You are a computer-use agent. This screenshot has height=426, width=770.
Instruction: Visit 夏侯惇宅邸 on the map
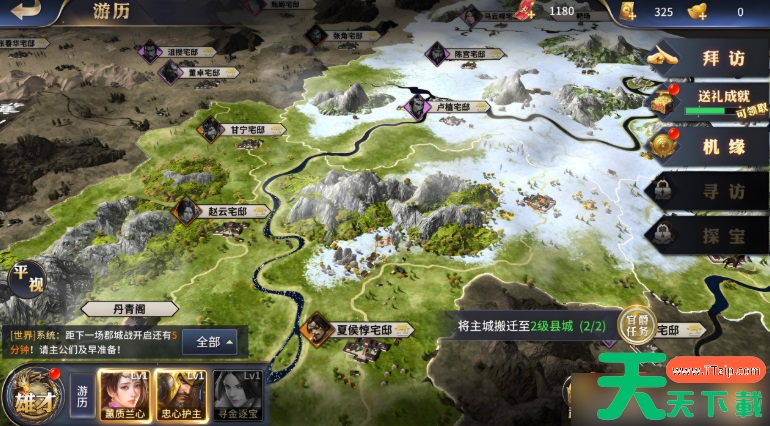tap(346, 328)
